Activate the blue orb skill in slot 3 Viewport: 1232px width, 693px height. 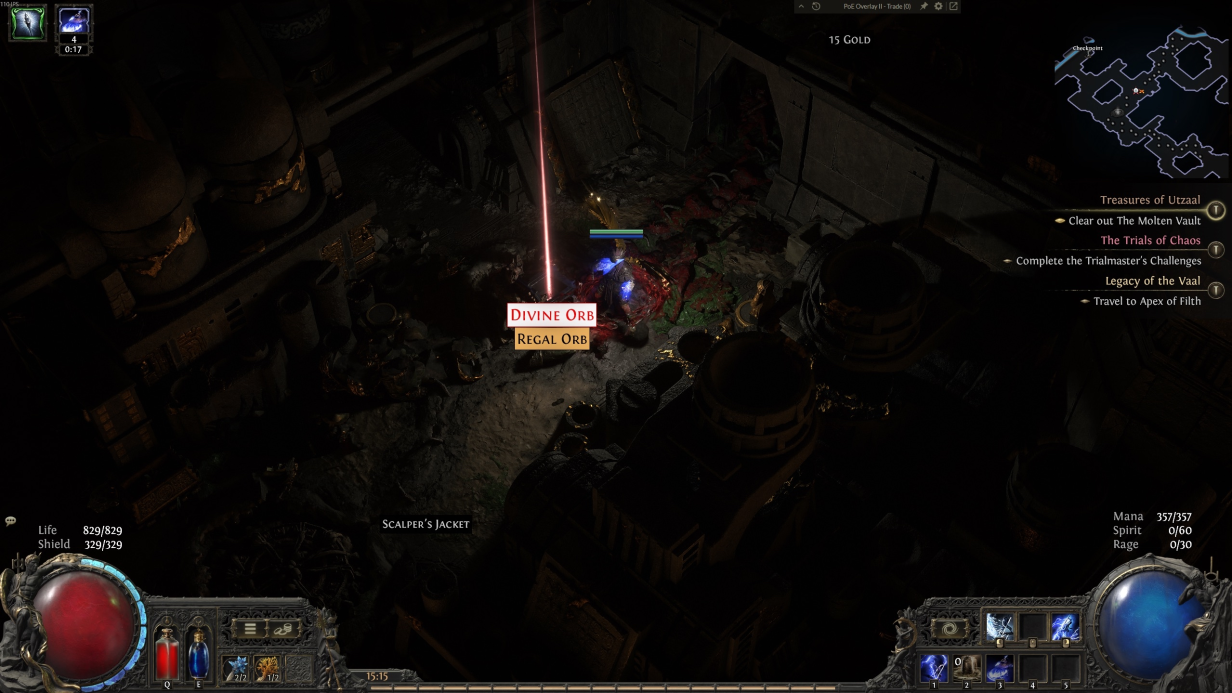pyautogui.click(x=1000, y=668)
